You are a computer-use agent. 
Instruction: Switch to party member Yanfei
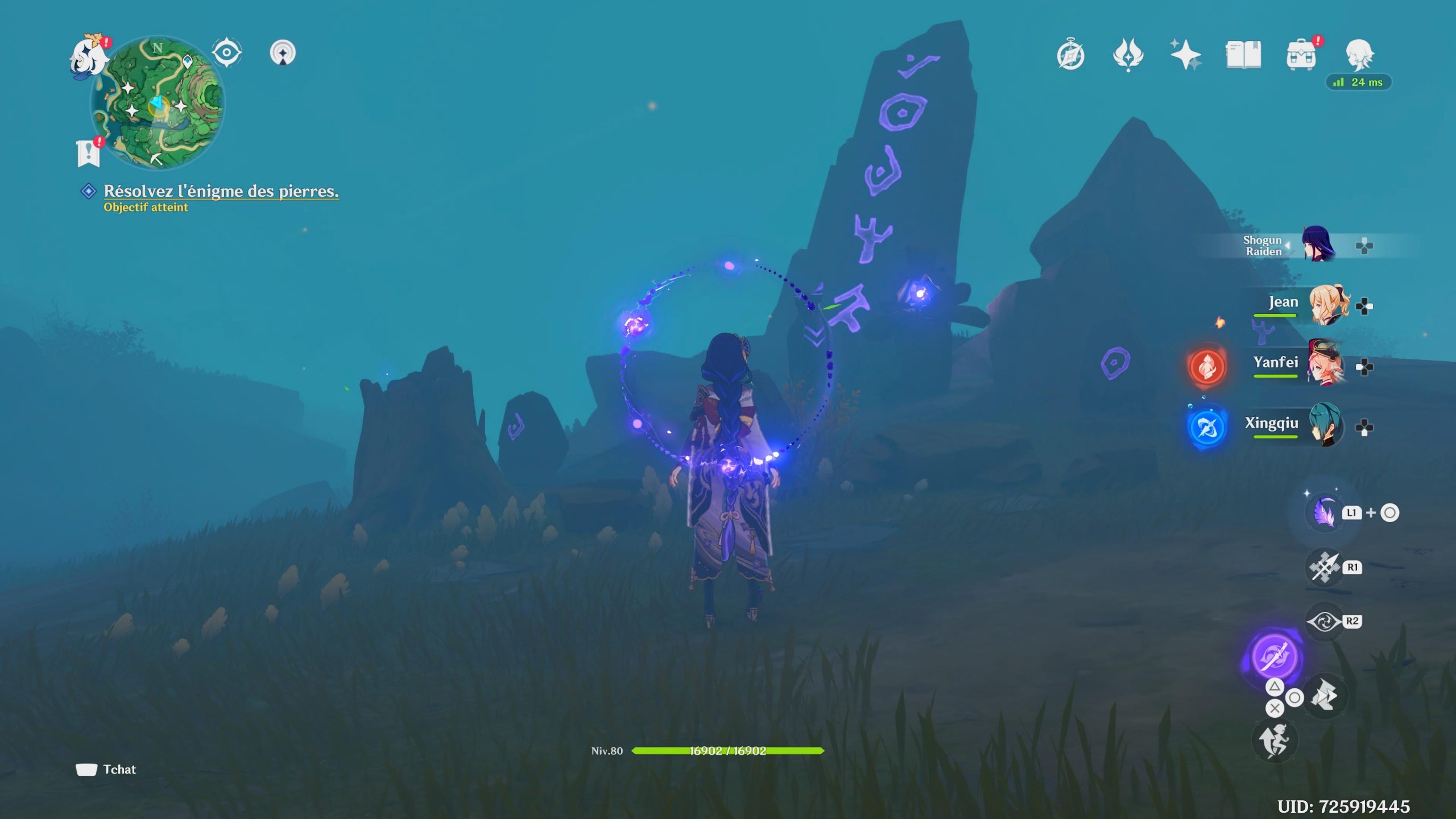(x=1325, y=365)
